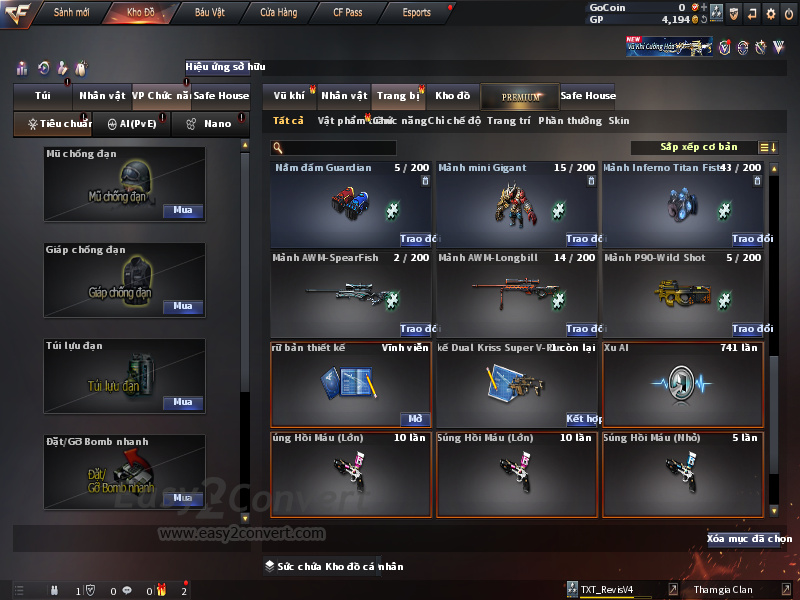The height and width of the screenshot is (600, 800).
Task: Select the Xu AI item slot
Action: click(x=683, y=384)
